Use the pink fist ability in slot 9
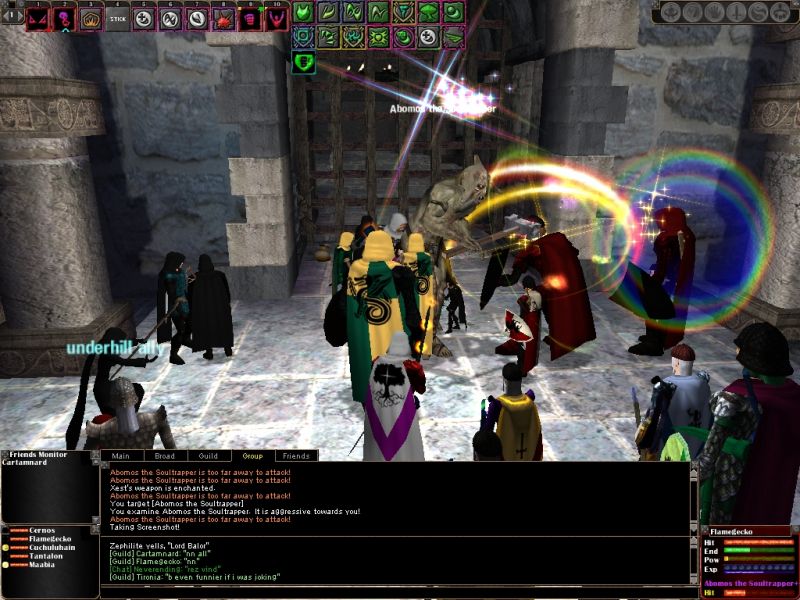 [x=250, y=18]
